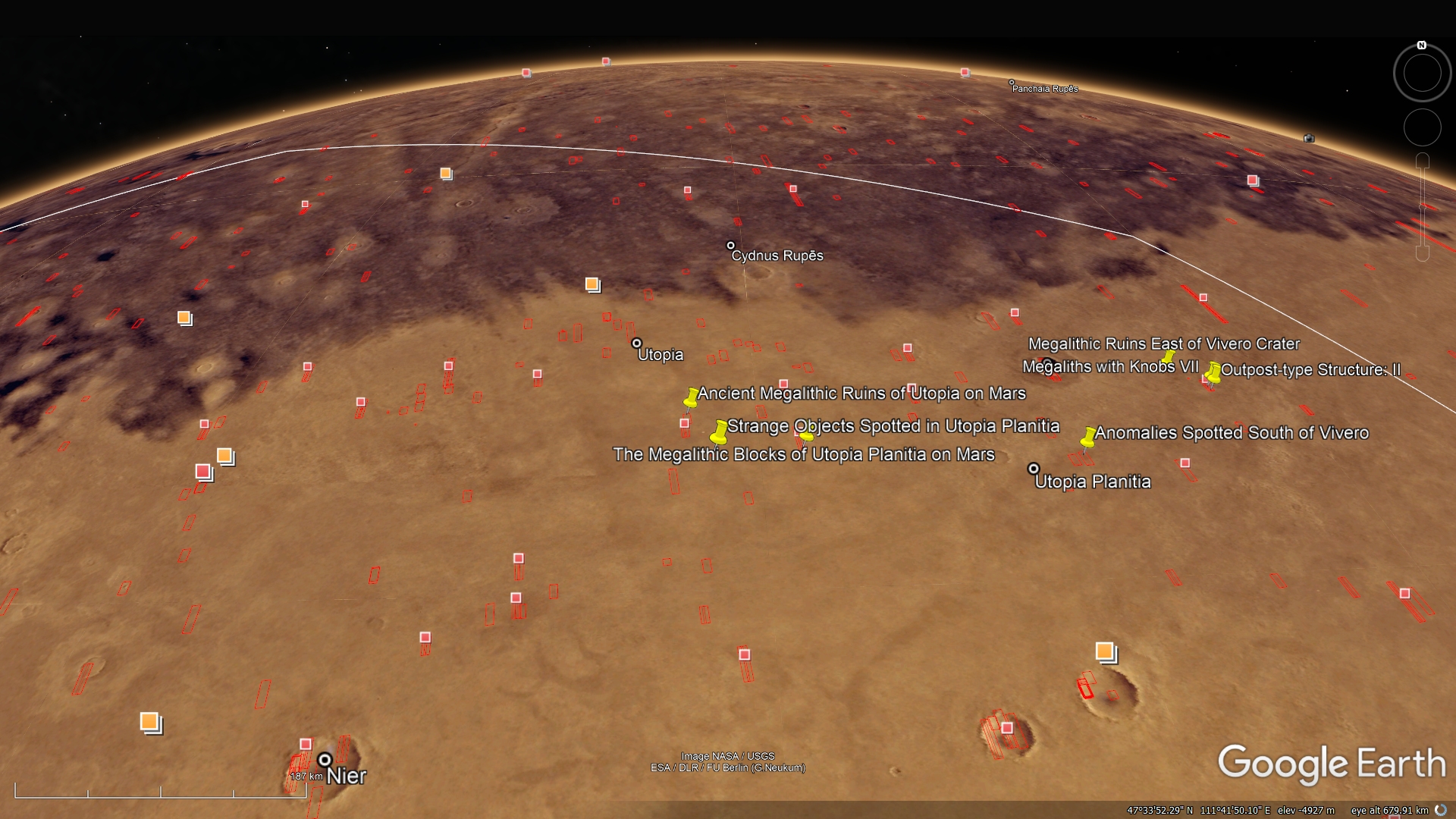
Task: Select the Strange Objects Spotted in Utopia Planitia pin
Action: (x=719, y=432)
